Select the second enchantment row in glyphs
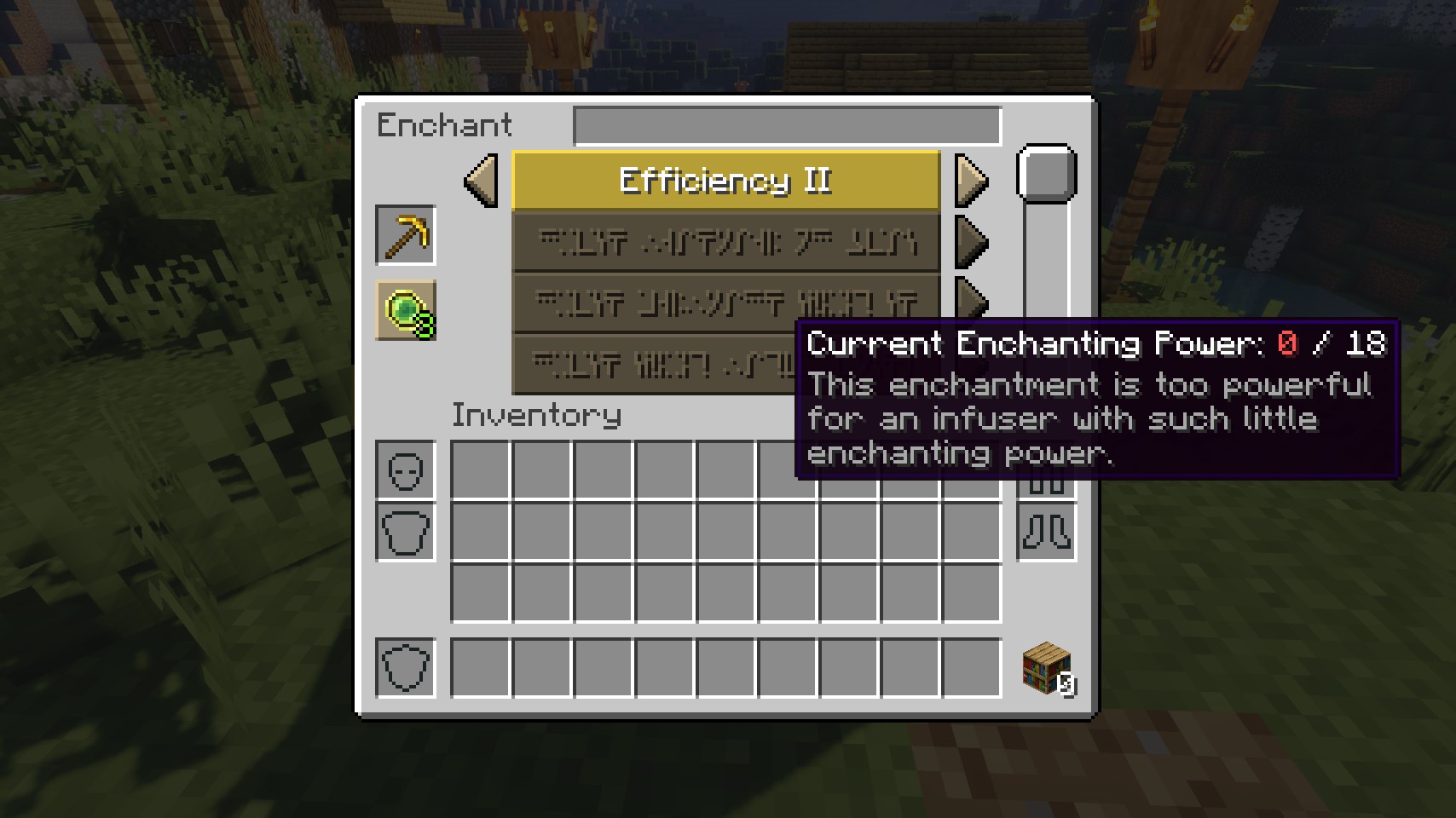1456x818 pixels. (x=725, y=242)
